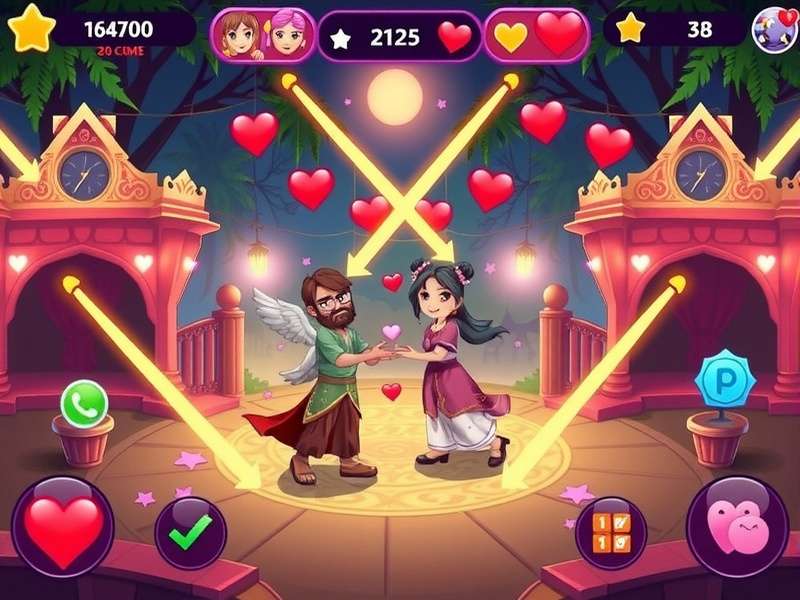Click the gold and red hearts panel

coord(537,36)
